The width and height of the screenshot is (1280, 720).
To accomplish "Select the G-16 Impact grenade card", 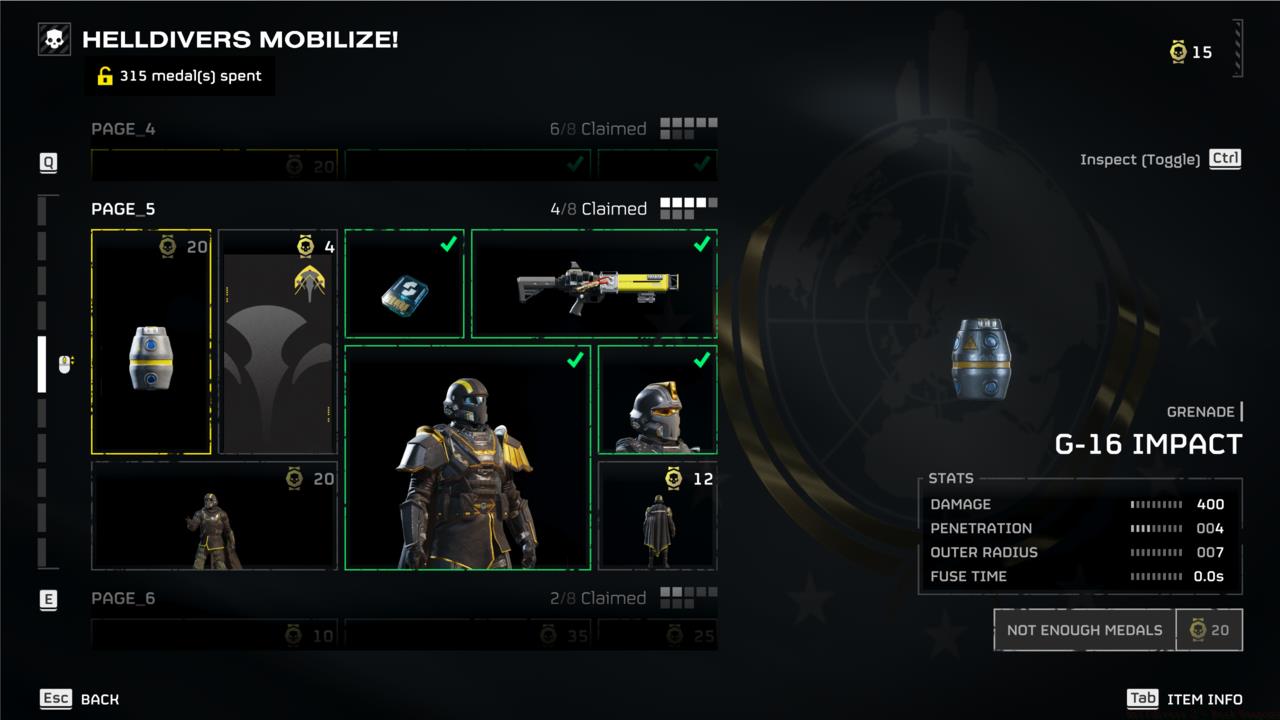I will tap(151, 341).
